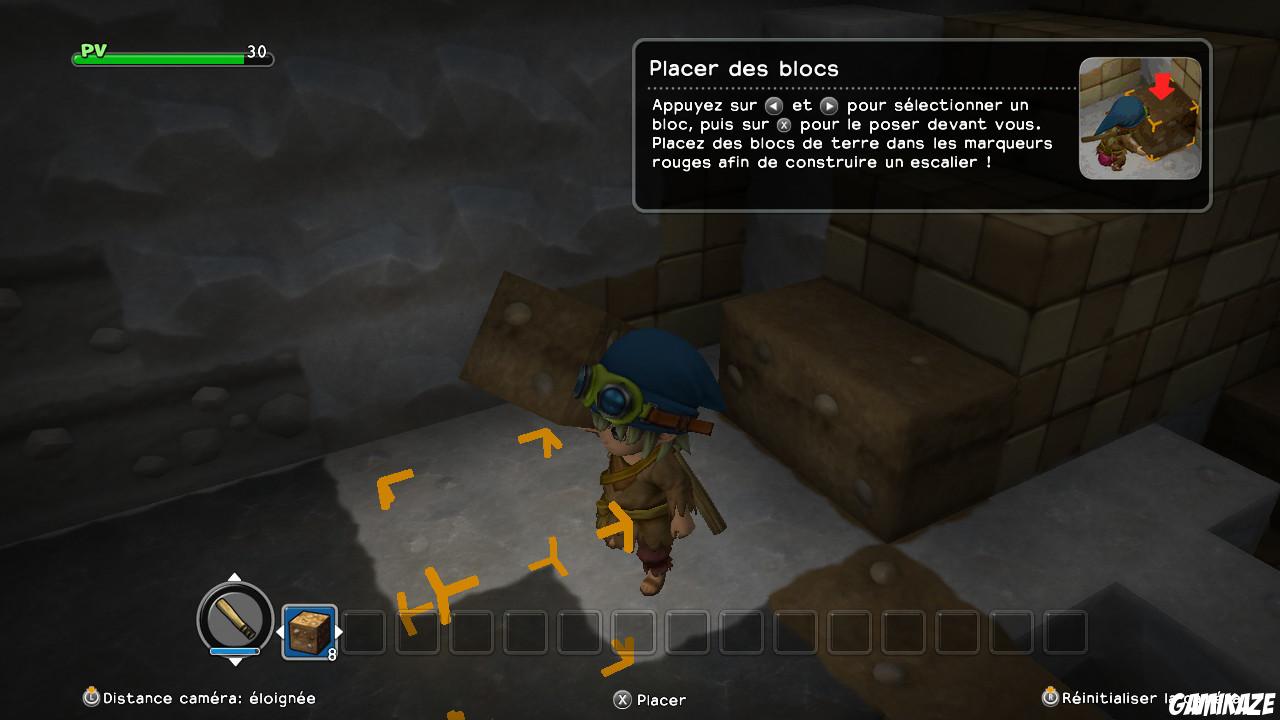Click the tutorial thumbnail with the red arrow

1140,118
